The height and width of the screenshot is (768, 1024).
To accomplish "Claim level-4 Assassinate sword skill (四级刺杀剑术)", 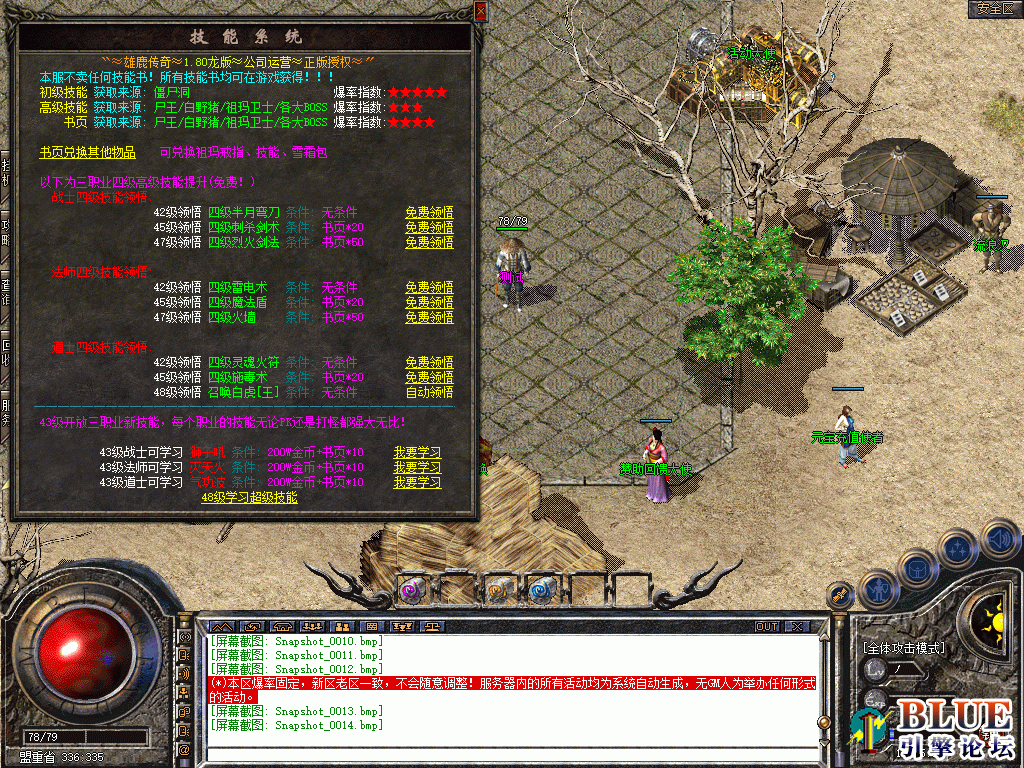I will pyautogui.click(x=429, y=228).
